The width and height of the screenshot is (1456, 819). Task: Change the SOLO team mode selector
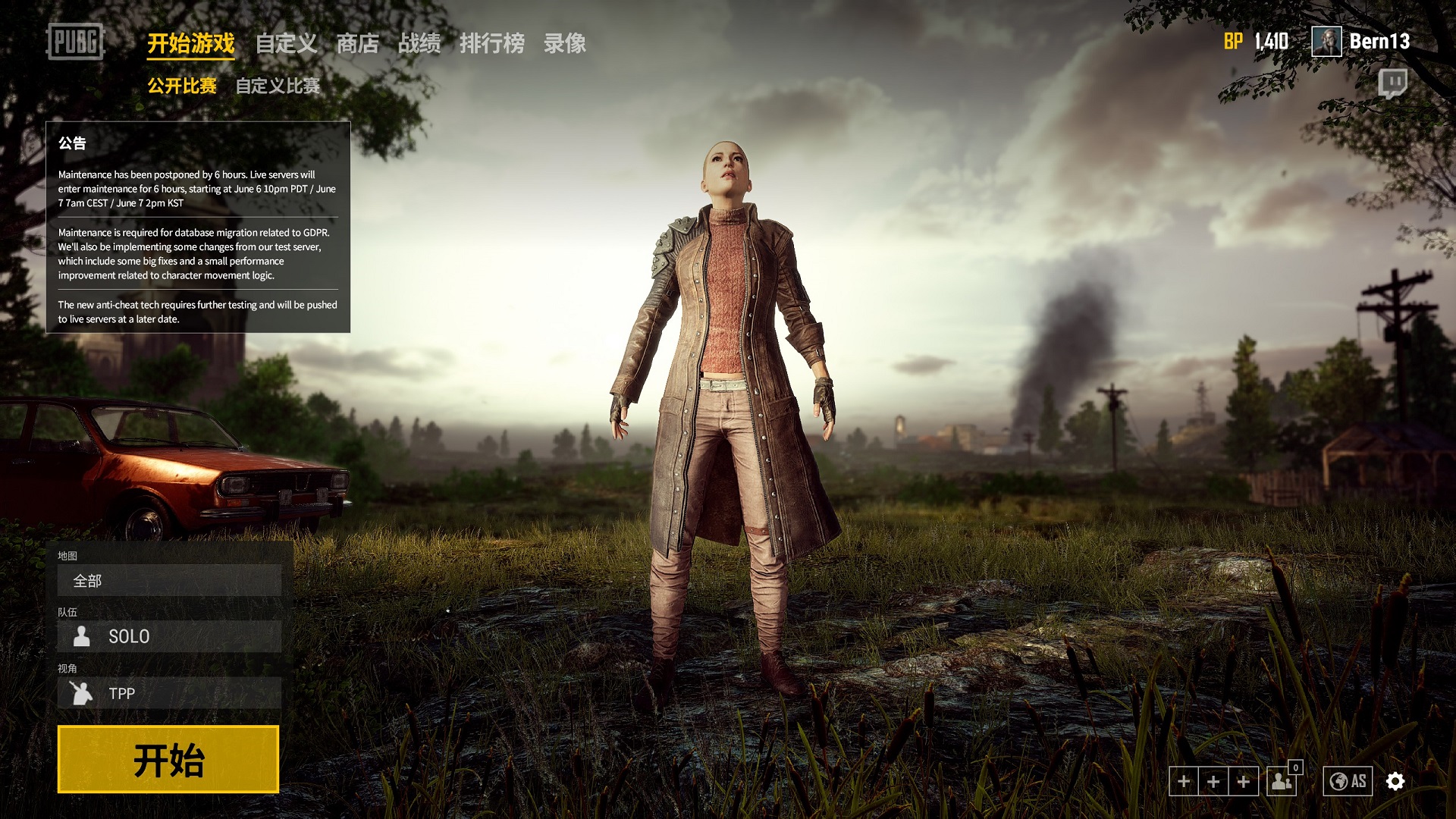coord(169,636)
